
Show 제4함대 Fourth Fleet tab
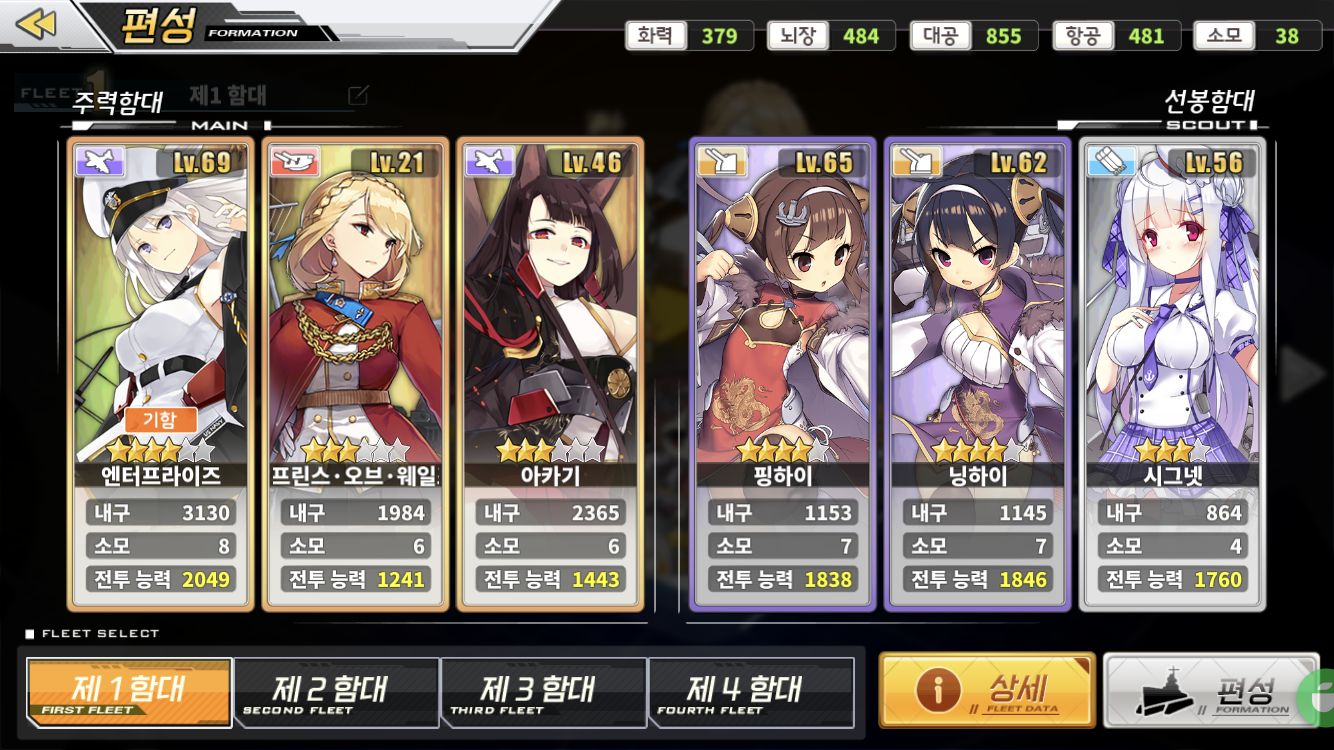click(750, 692)
